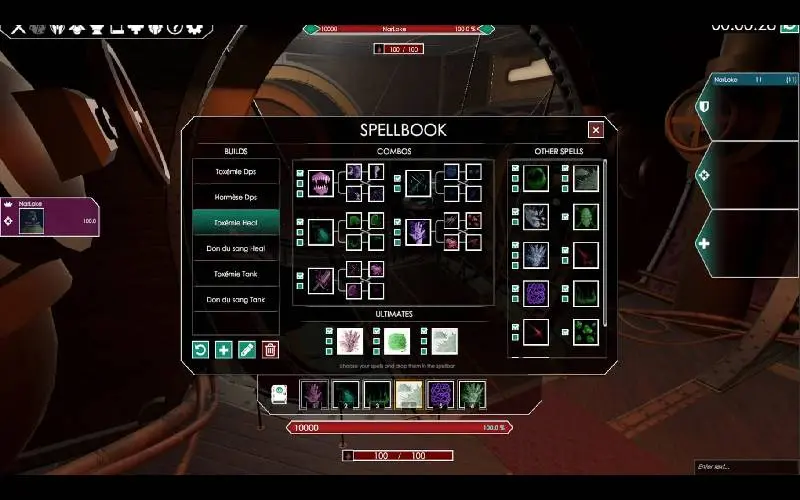Image resolution: width=800 pixels, height=500 pixels.
Task: Select the purple hand combo spell
Action: coord(418,233)
